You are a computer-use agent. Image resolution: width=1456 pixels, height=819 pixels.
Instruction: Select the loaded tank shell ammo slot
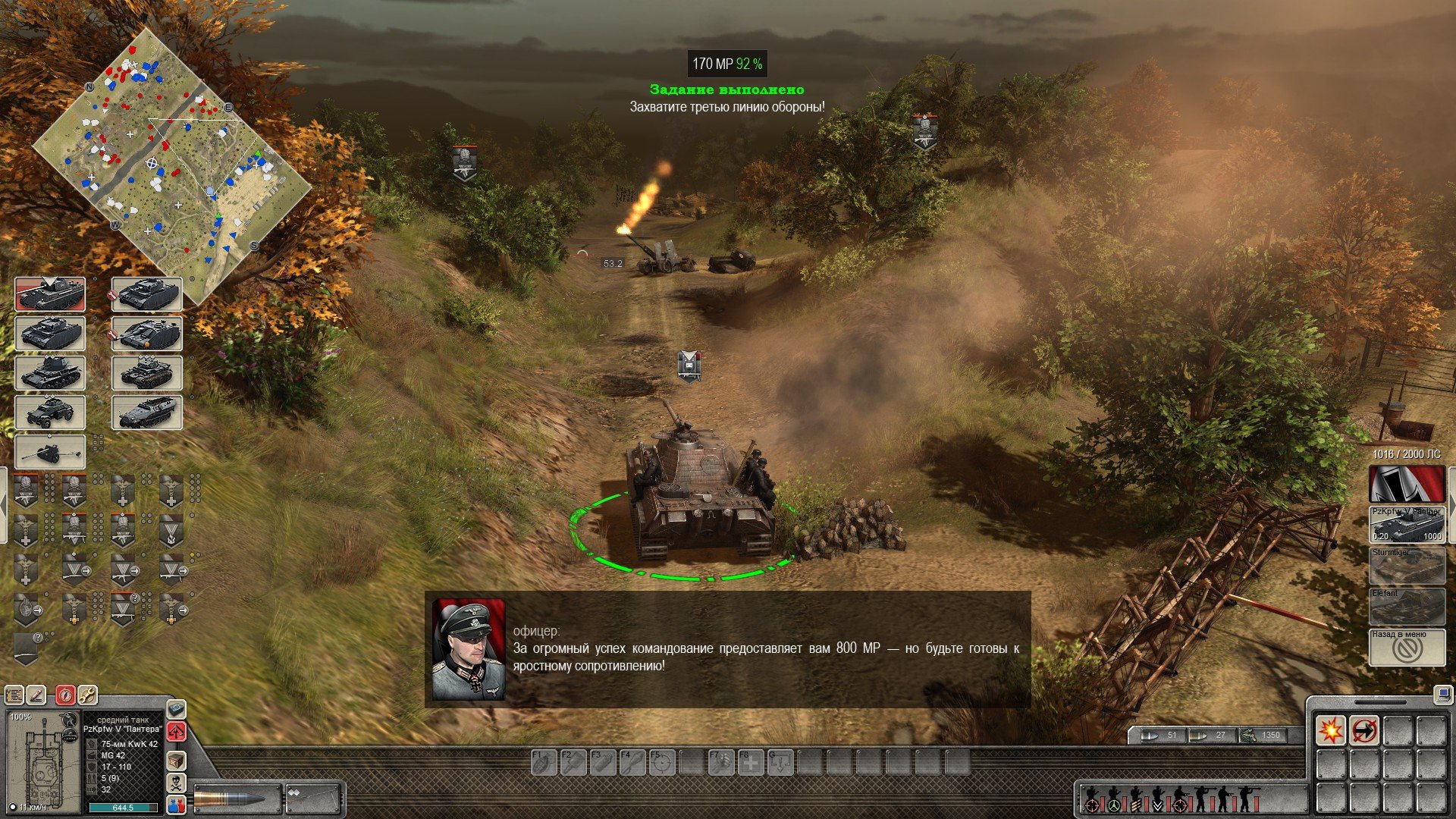(237, 799)
